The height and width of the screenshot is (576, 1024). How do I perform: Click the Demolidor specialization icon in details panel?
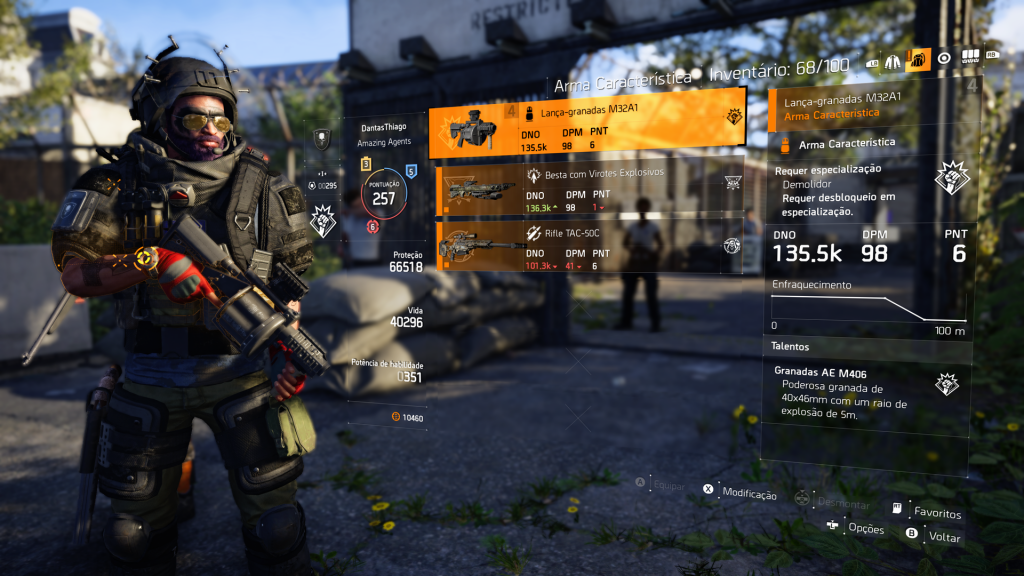[x=951, y=179]
